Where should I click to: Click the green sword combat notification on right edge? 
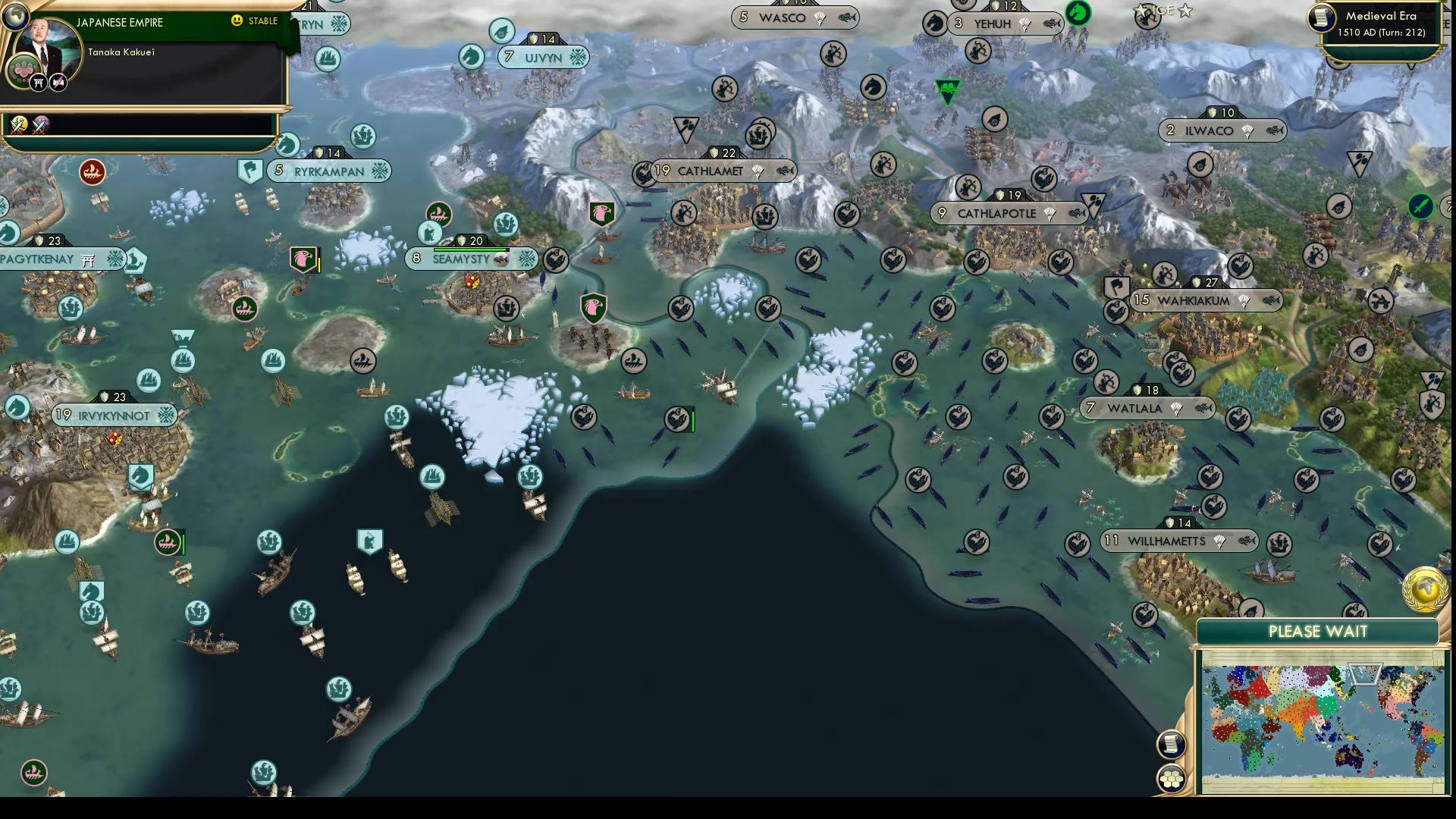click(x=1422, y=205)
